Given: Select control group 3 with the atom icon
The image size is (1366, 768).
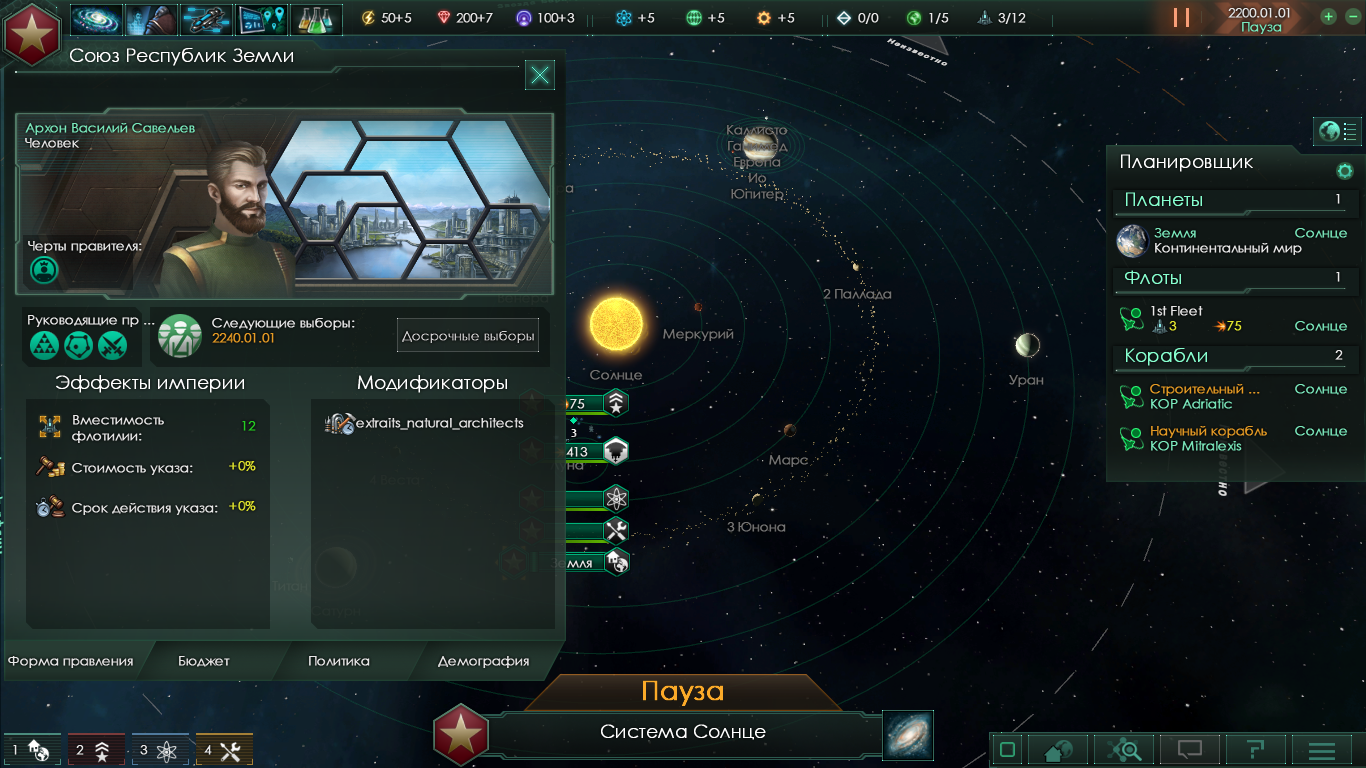Looking at the screenshot, I should coord(160,750).
